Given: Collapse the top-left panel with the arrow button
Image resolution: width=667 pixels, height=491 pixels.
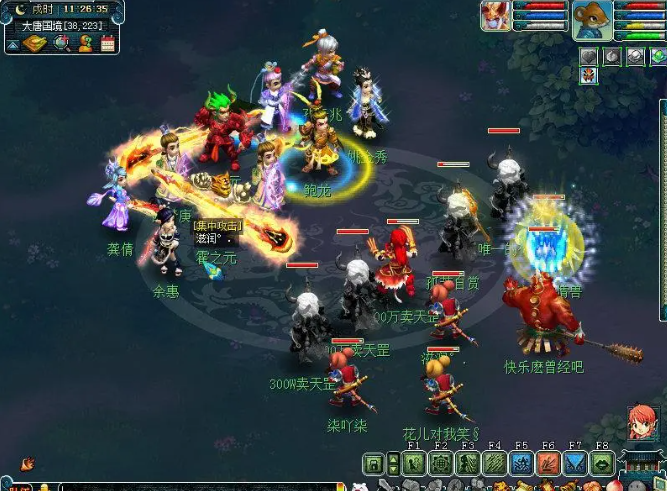Looking at the screenshot, I should click(11, 44).
